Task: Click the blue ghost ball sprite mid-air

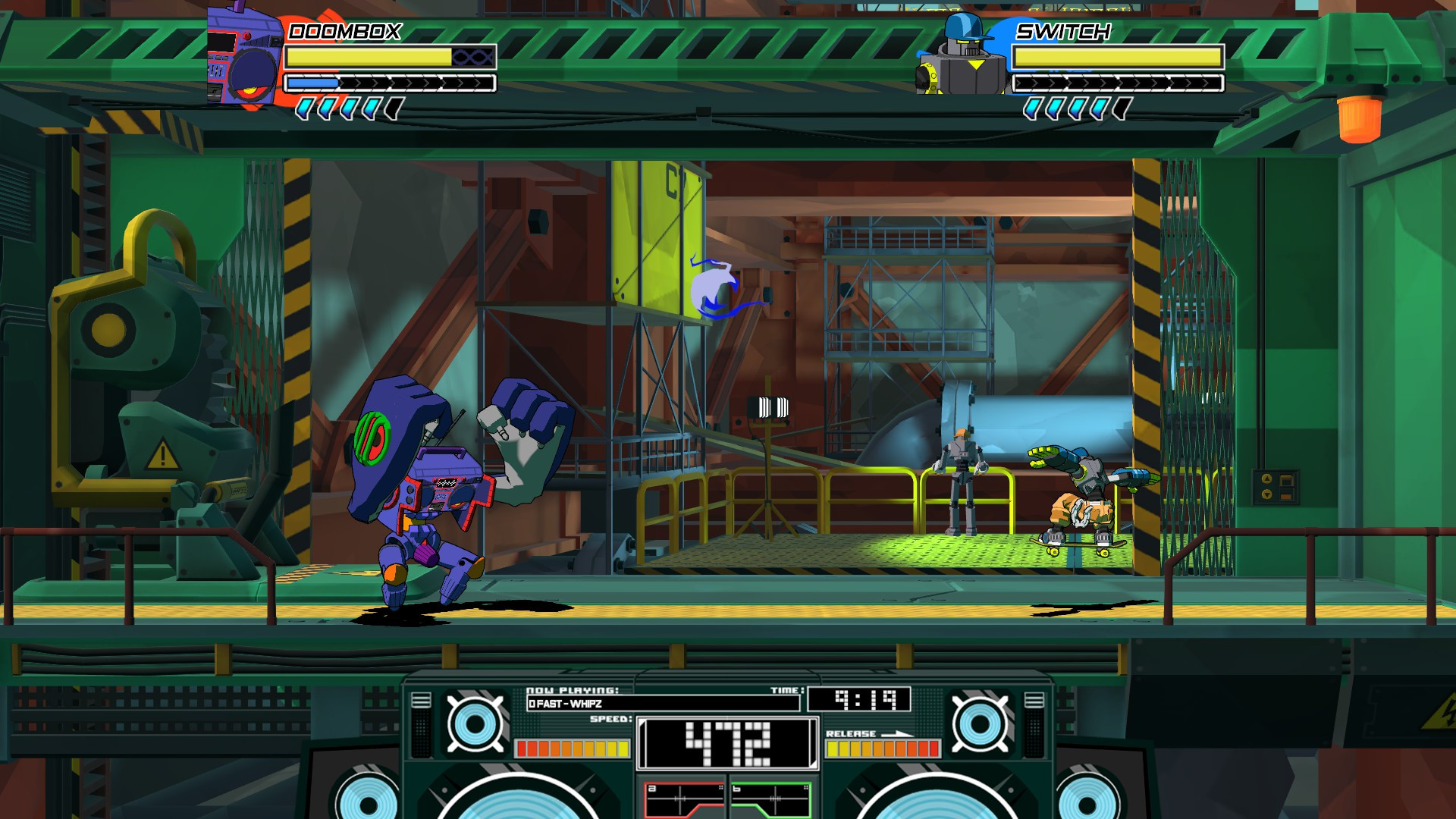Action: [x=711, y=284]
